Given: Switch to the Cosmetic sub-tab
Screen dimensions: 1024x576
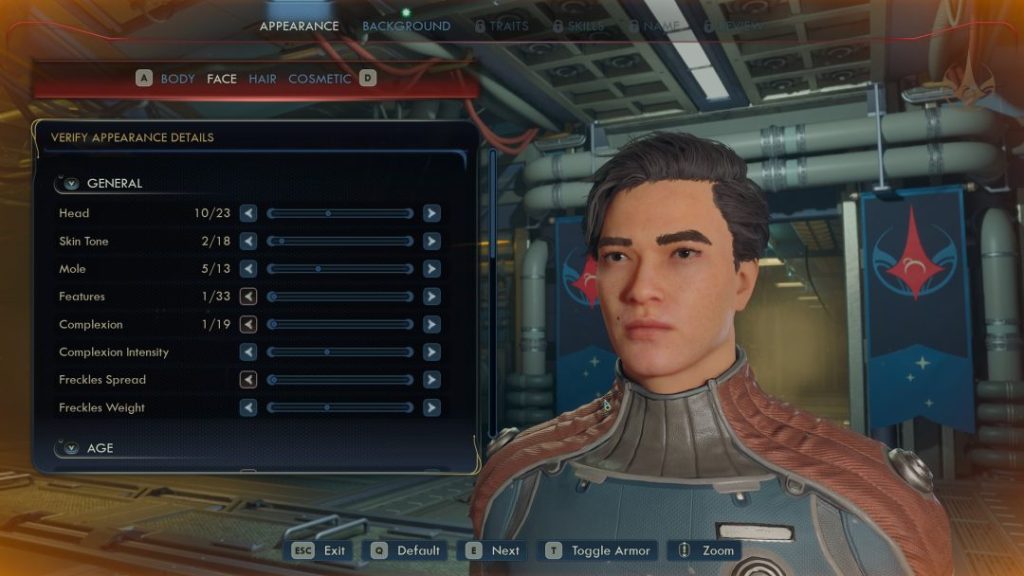Looking at the screenshot, I should pos(320,78).
